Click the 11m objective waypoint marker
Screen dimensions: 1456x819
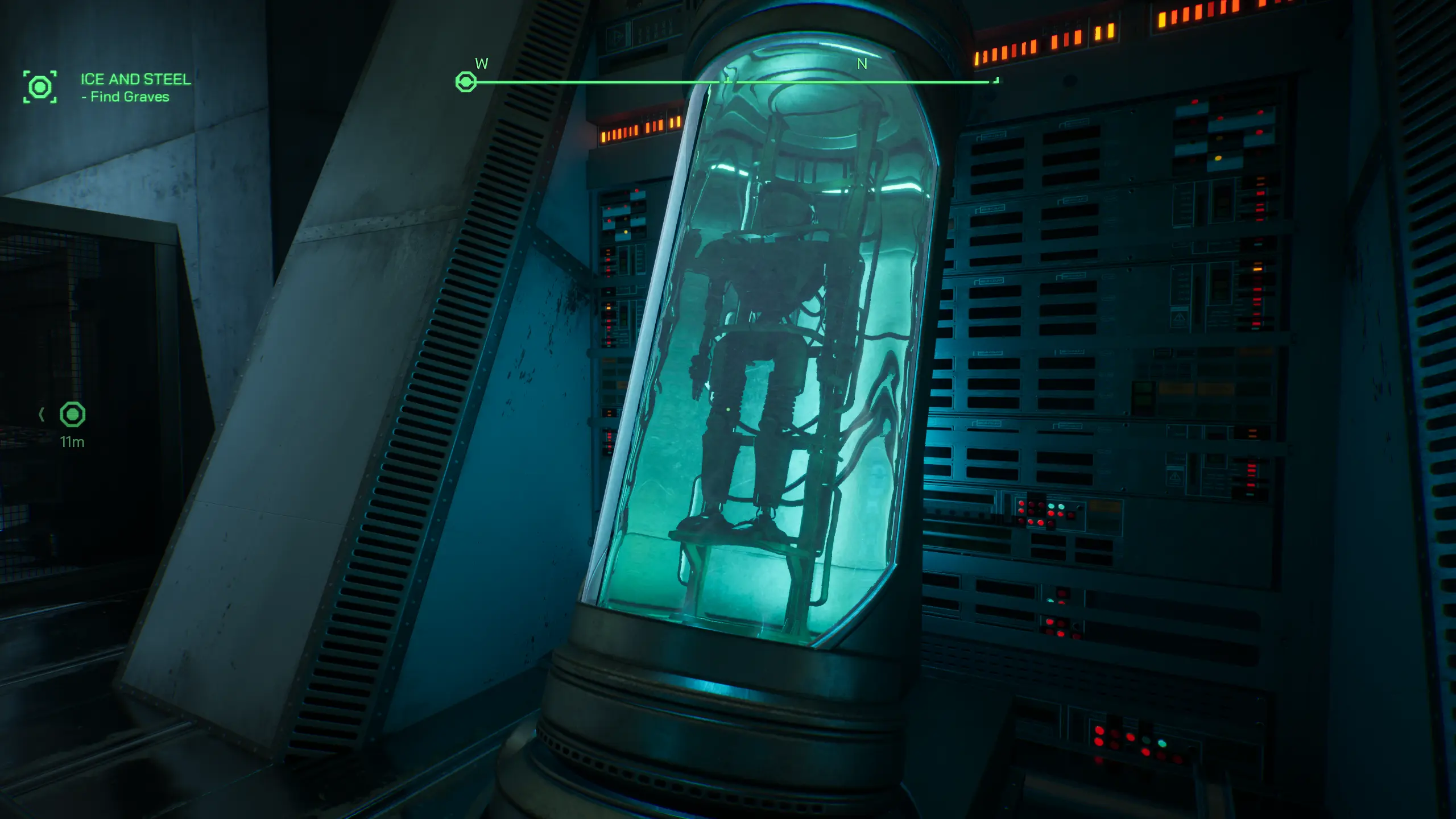(73, 415)
